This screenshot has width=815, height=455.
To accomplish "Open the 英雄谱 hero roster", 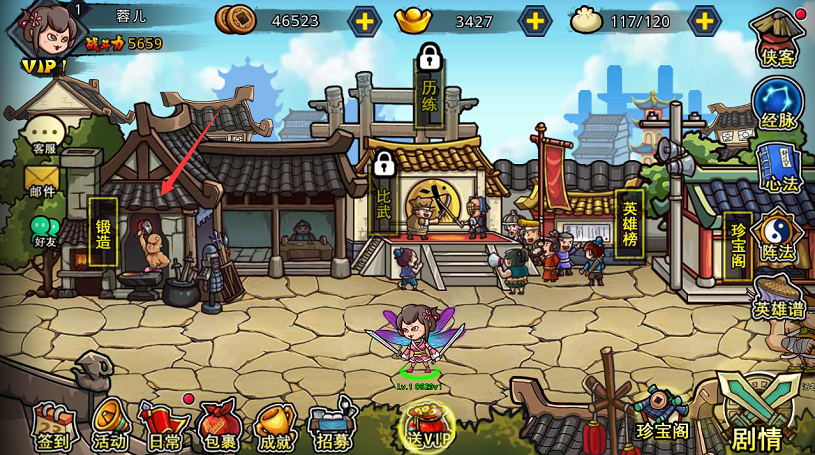I will coord(779,298).
